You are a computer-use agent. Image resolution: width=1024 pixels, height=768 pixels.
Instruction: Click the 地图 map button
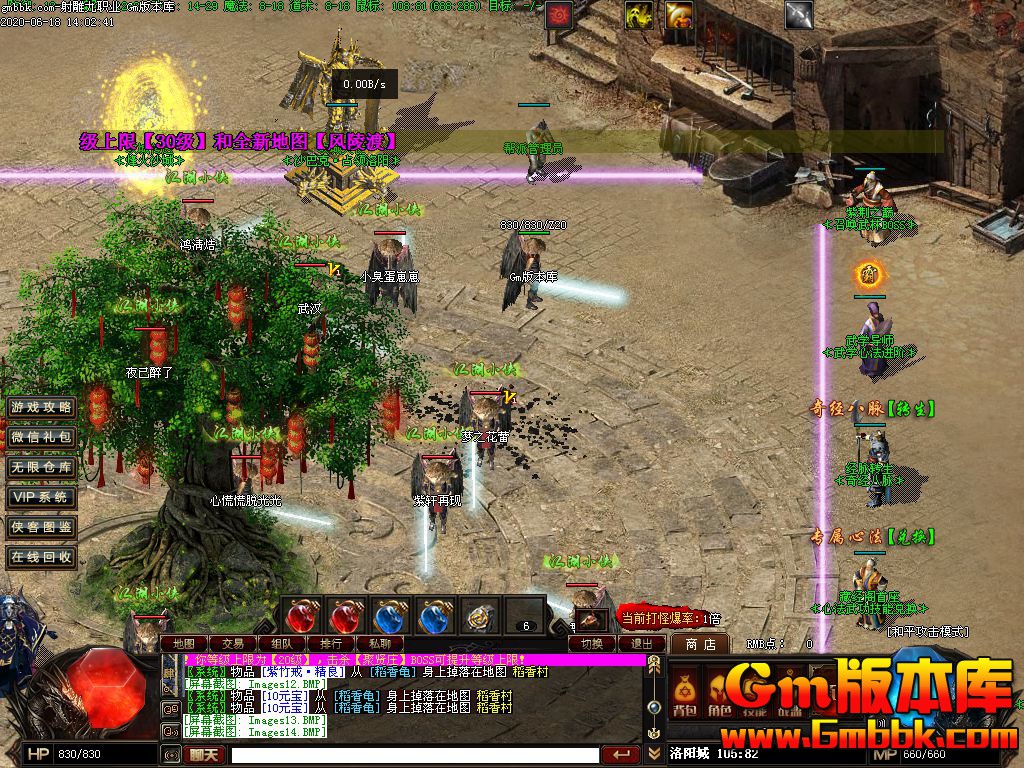[x=184, y=643]
